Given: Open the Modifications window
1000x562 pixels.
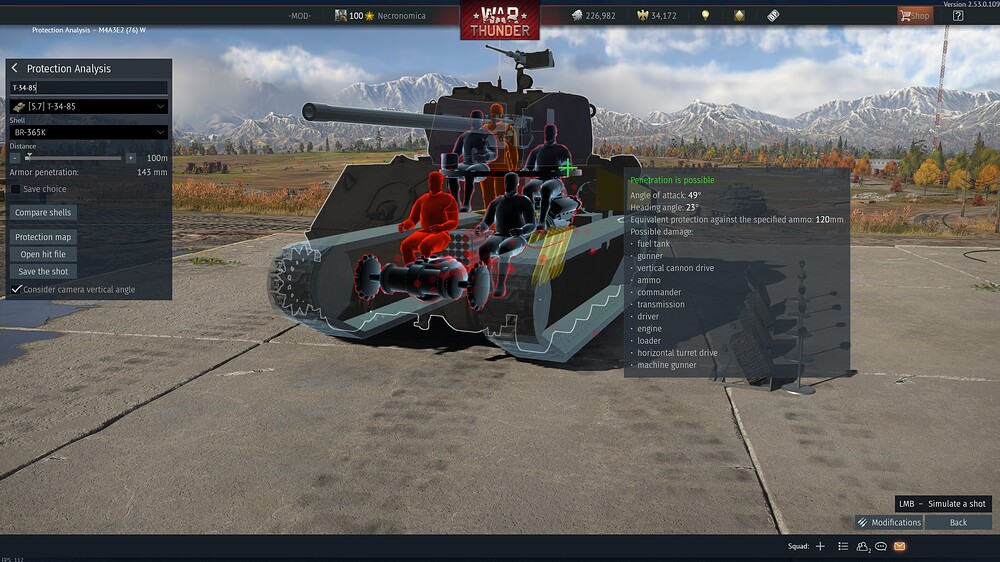Looking at the screenshot, I should click(x=889, y=522).
